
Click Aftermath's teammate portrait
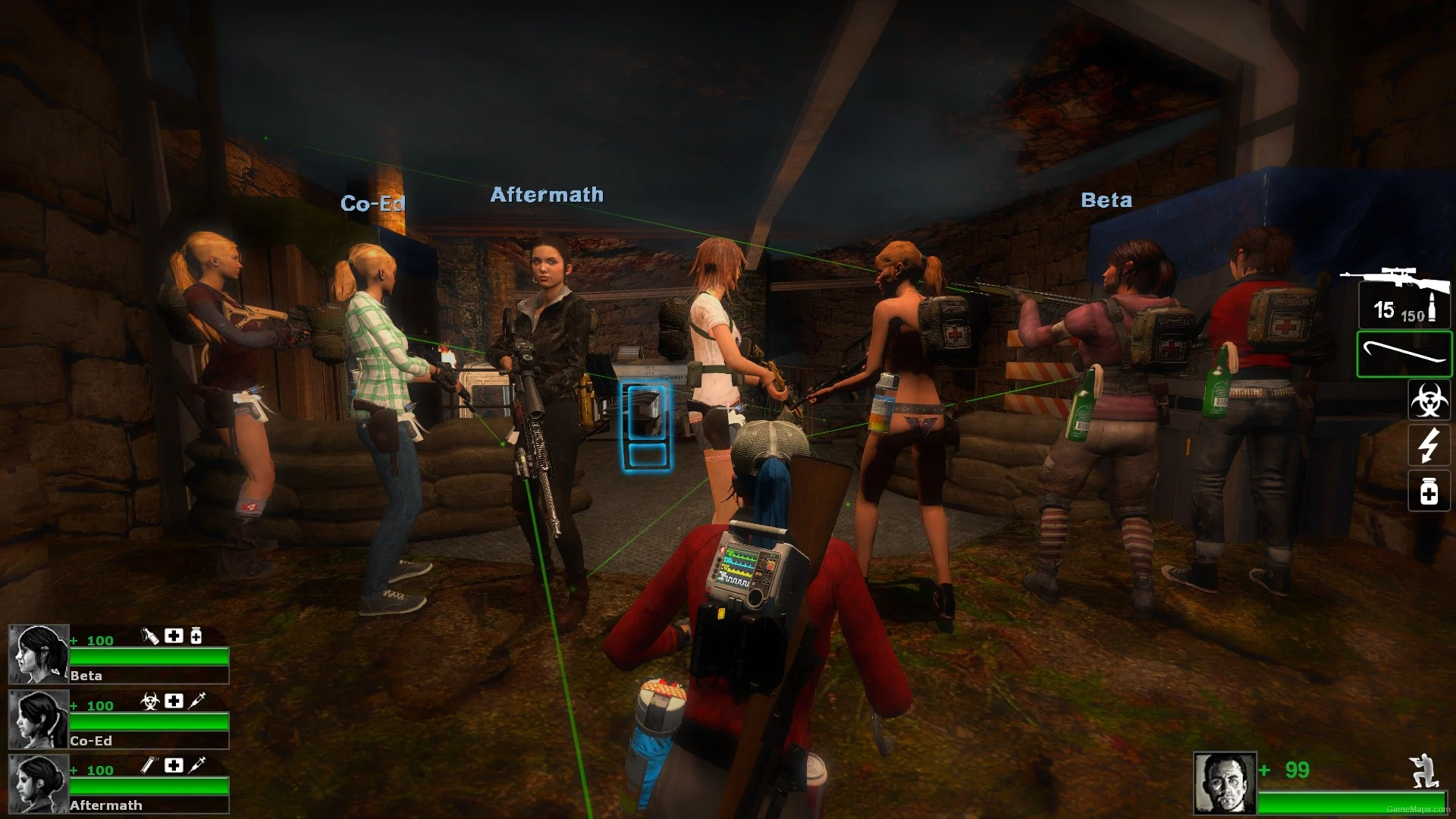pos(38,784)
